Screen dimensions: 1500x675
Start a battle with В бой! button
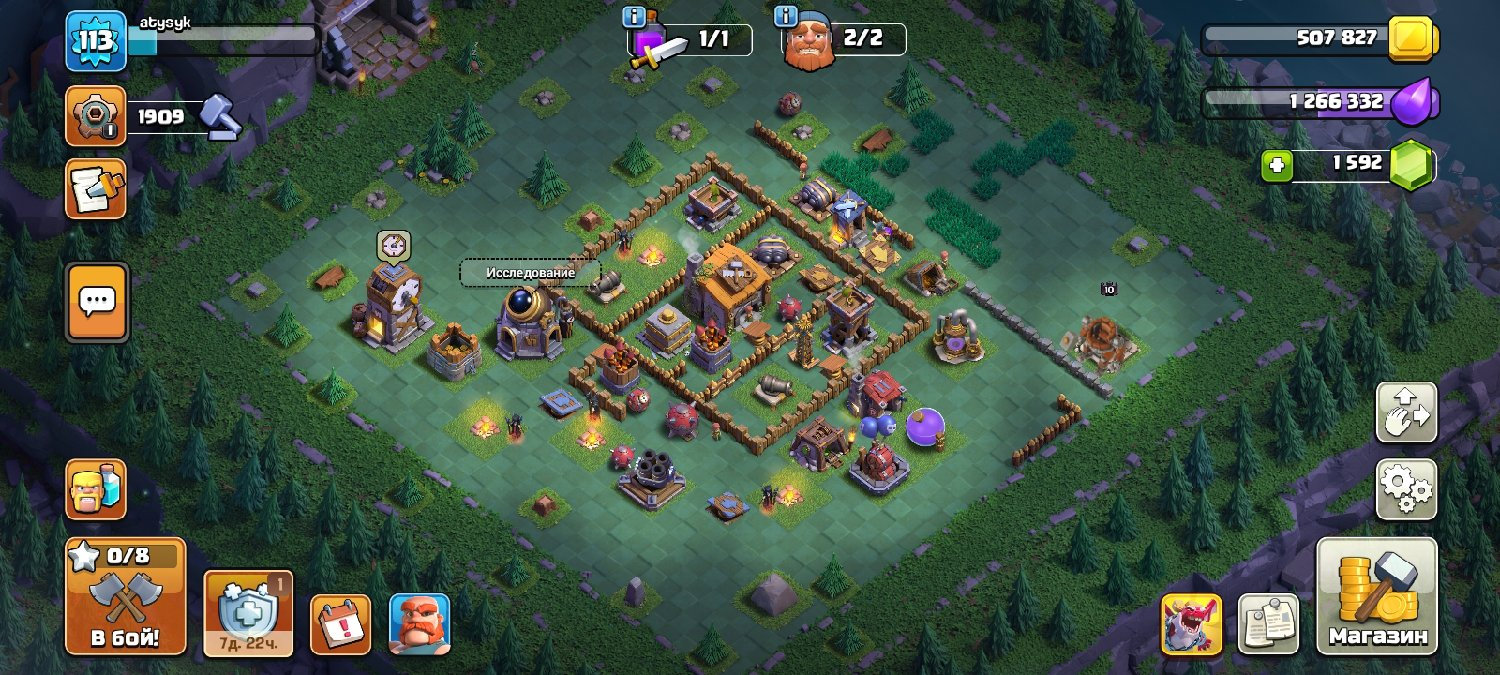click(125, 597)
